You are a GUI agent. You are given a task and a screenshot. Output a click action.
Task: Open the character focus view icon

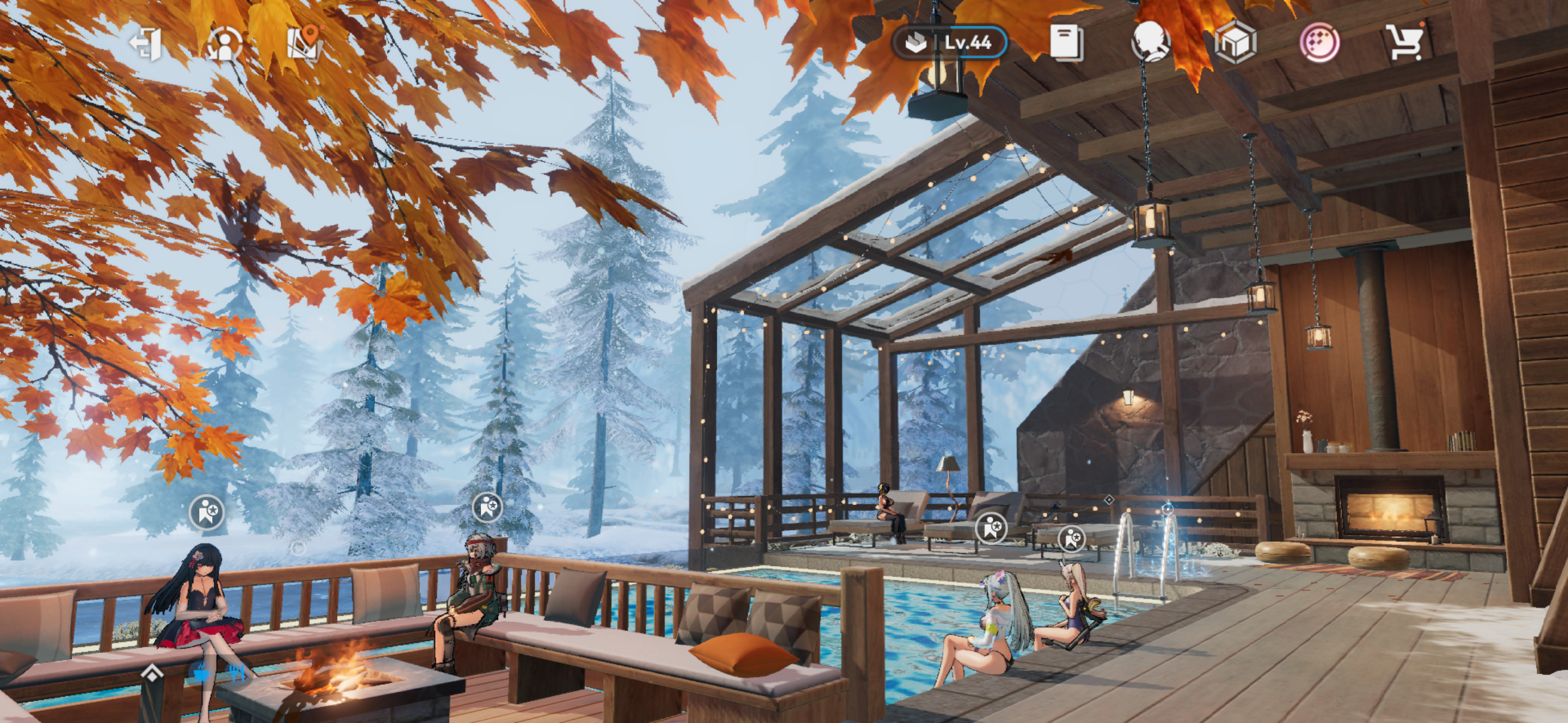pyautogui.click(x=224, y=43)
